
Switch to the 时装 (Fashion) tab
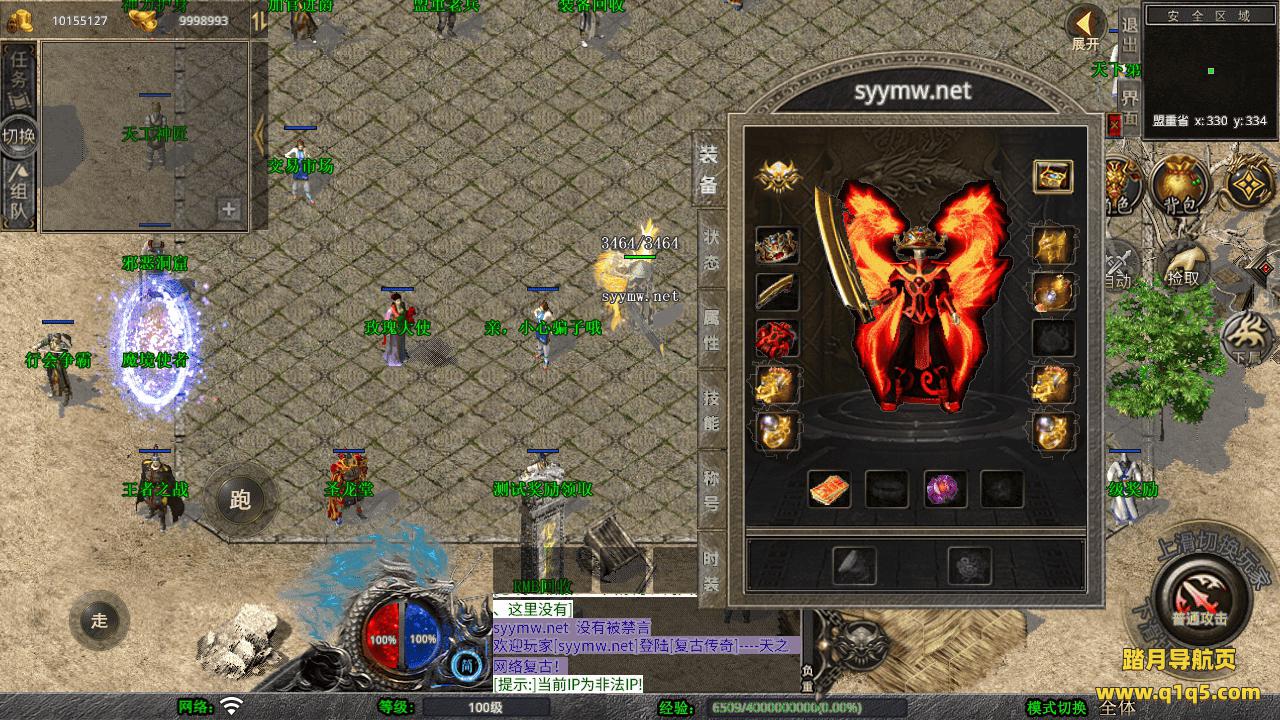[x=711, y=571]
